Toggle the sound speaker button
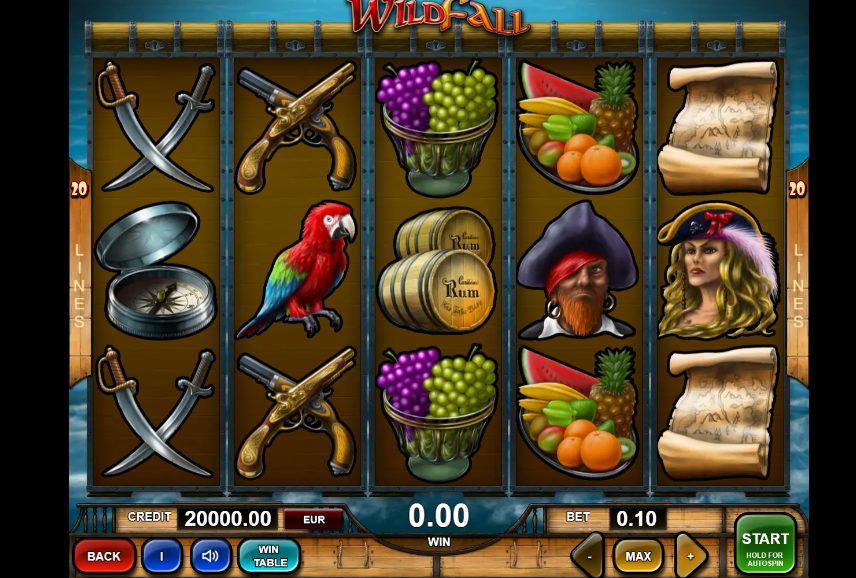 (x=210, y=556)
